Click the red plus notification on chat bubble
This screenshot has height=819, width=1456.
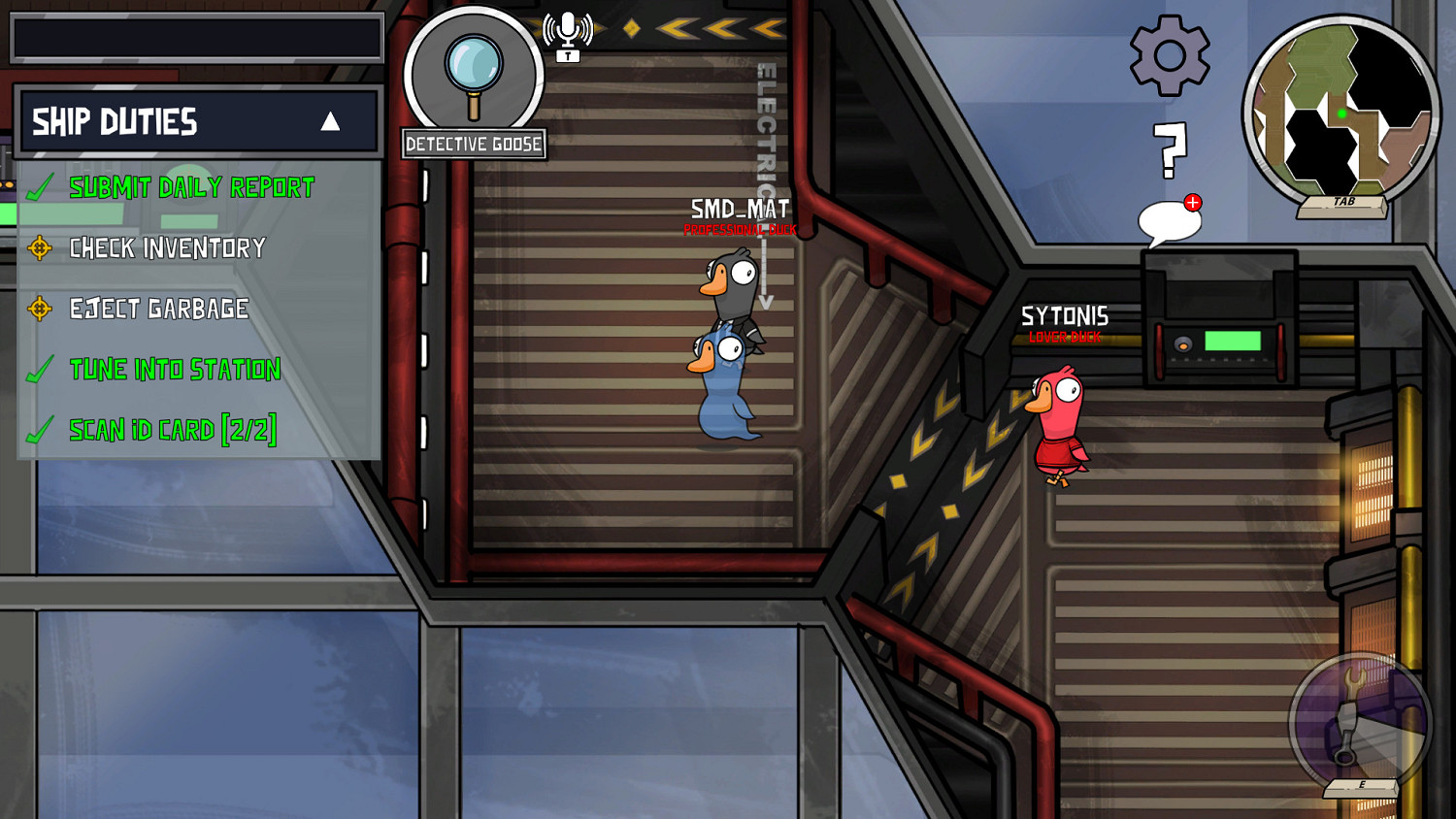coord(1191,201)
